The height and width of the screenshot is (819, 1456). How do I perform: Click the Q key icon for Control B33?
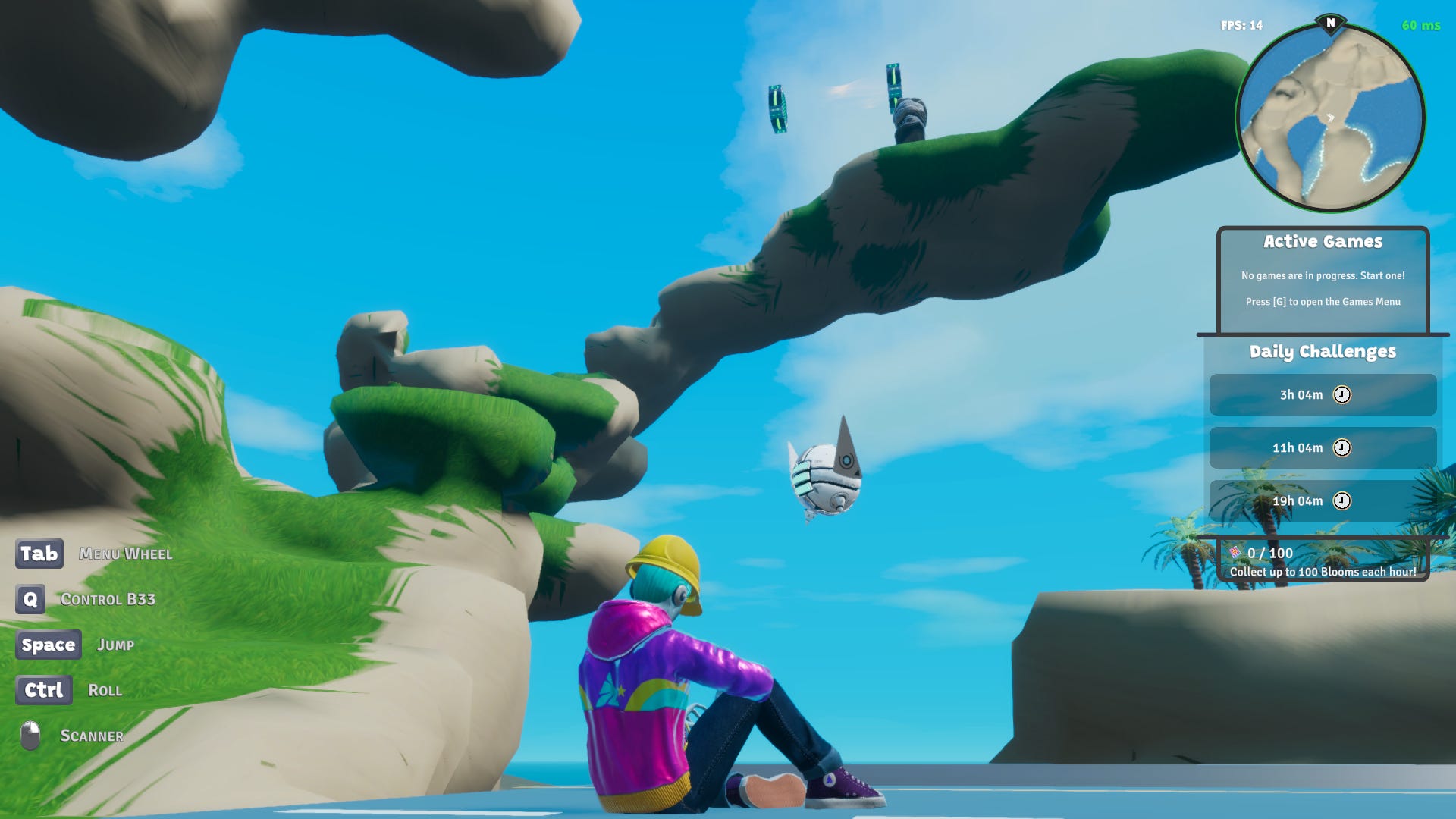coord(30,599)
